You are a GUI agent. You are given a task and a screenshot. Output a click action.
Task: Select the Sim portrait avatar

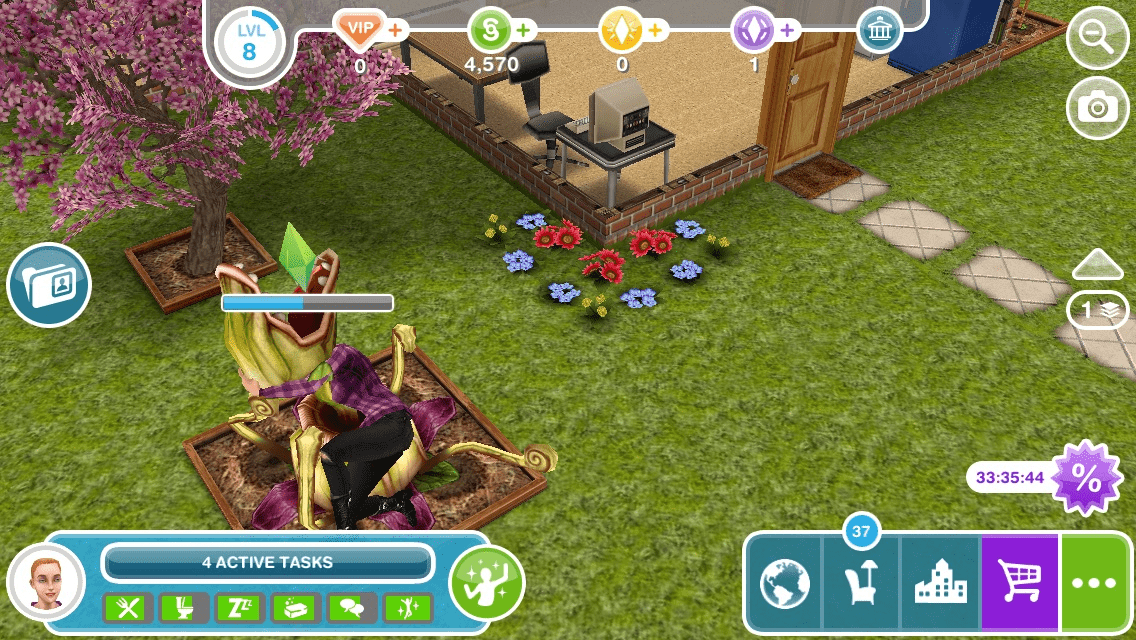pyautogui.click(x=45, y=582)
